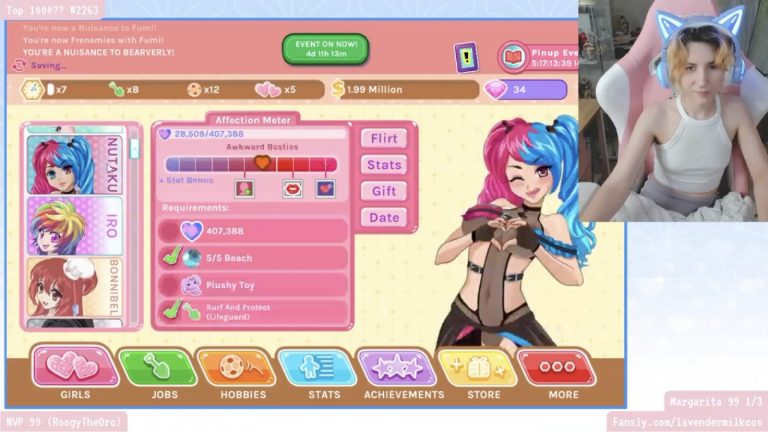The image size is (768, 432).
Task: Open the Jobs menu
Action: click(157, 370)
